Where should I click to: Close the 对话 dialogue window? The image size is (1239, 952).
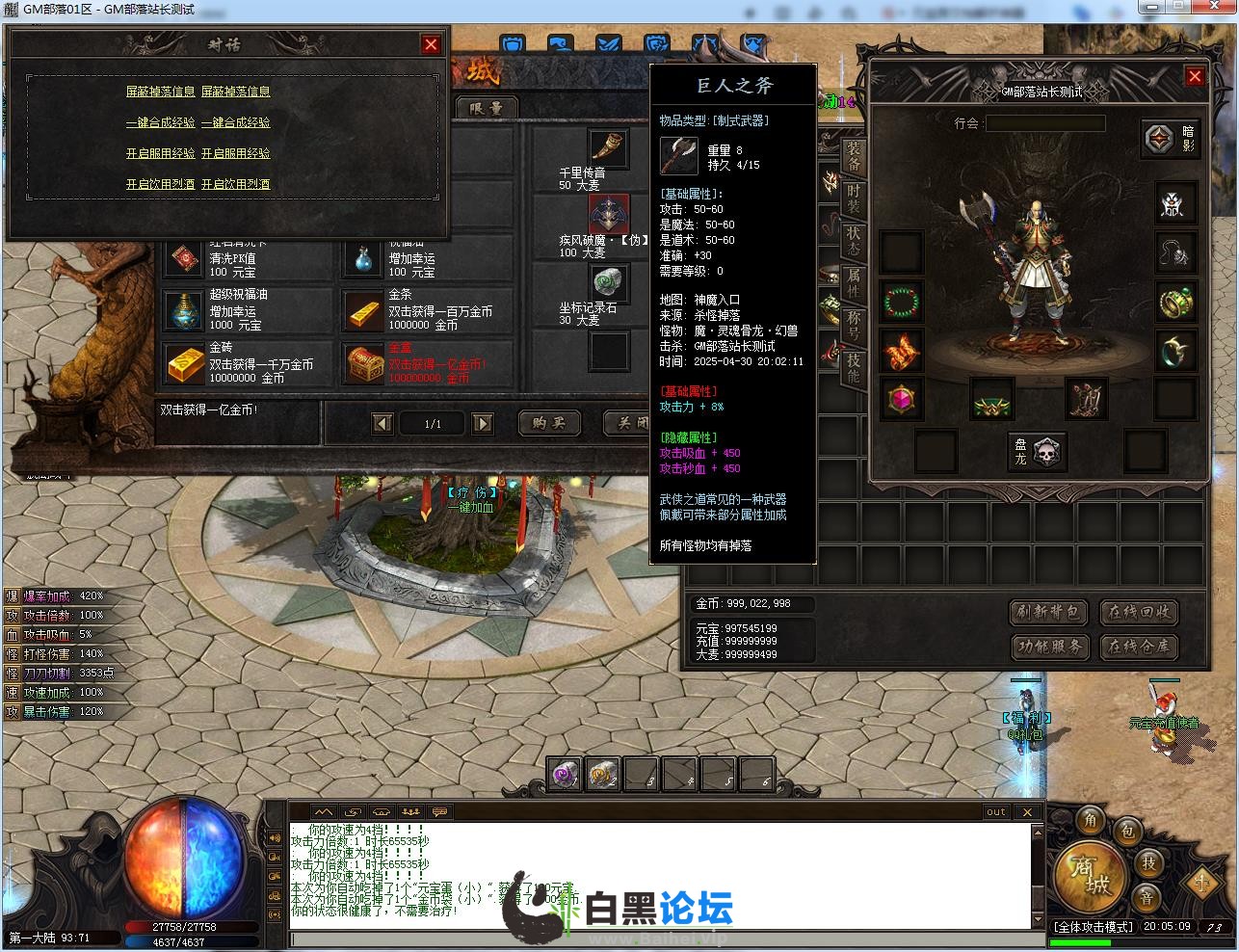pos(431,44)
